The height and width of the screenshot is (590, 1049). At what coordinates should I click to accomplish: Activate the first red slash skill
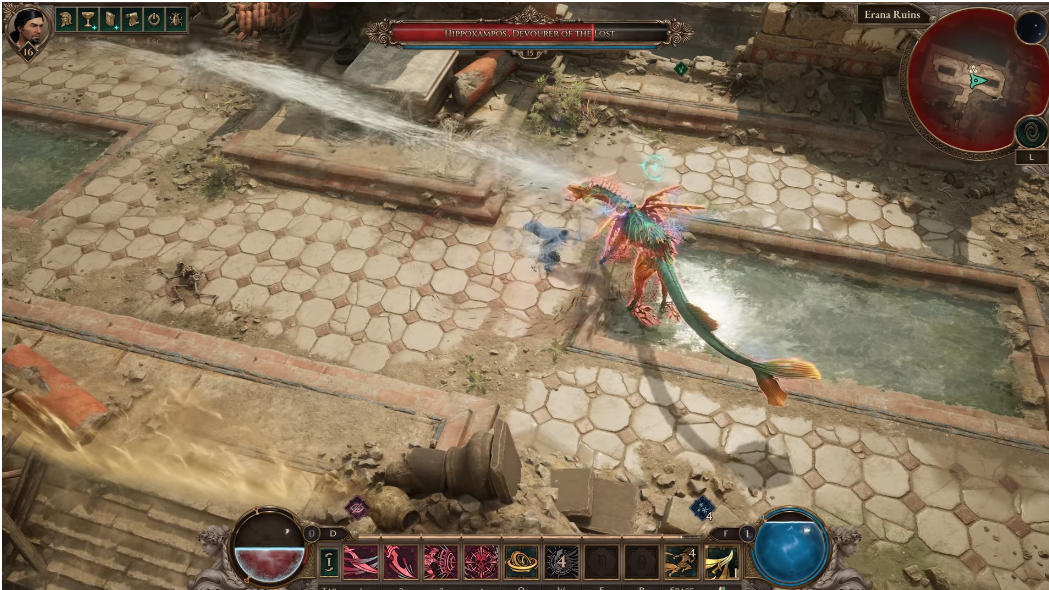pyautogui.click(x=360, y=562)
